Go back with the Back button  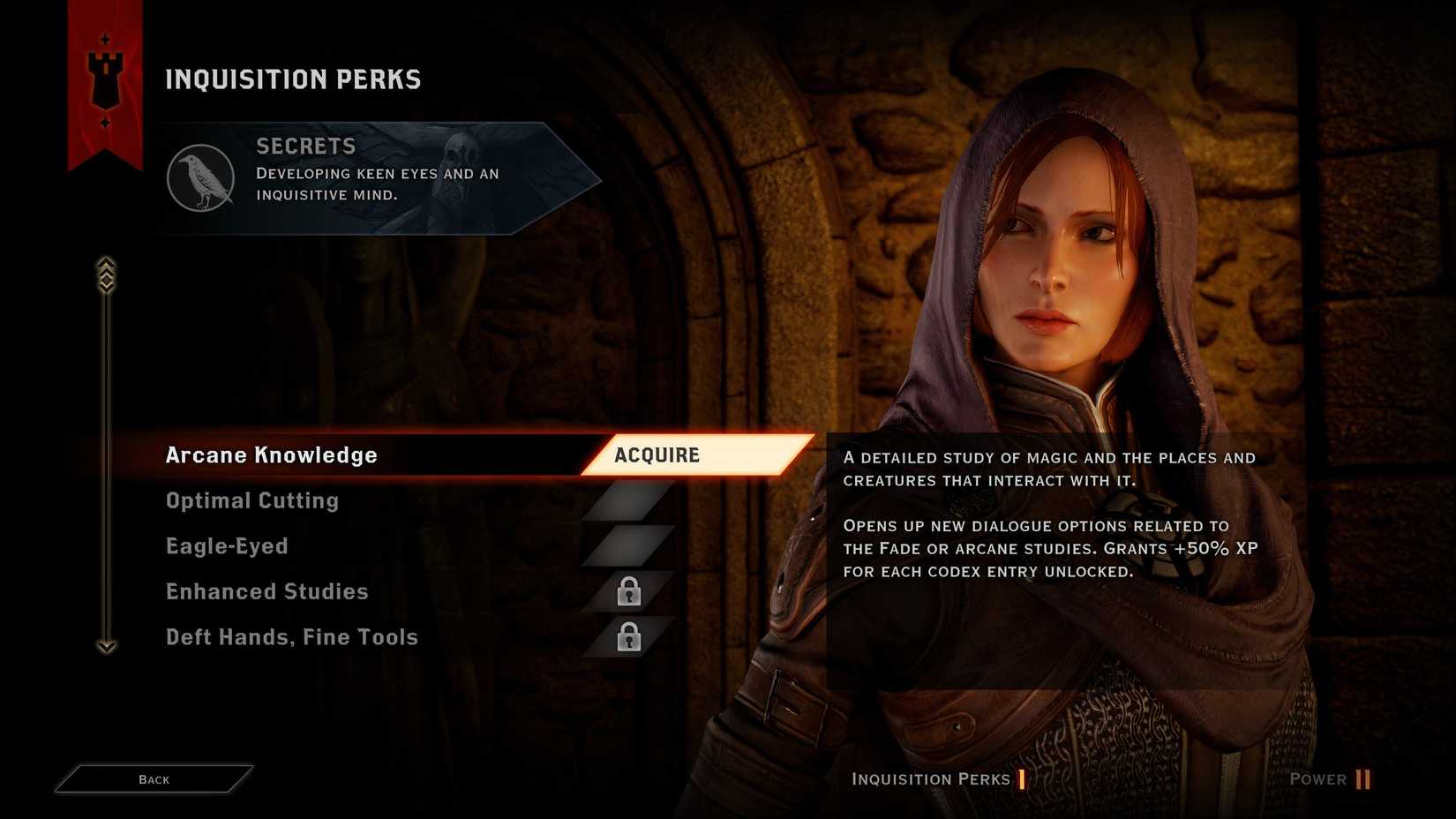pyautogui.click(x=154, y=779)
